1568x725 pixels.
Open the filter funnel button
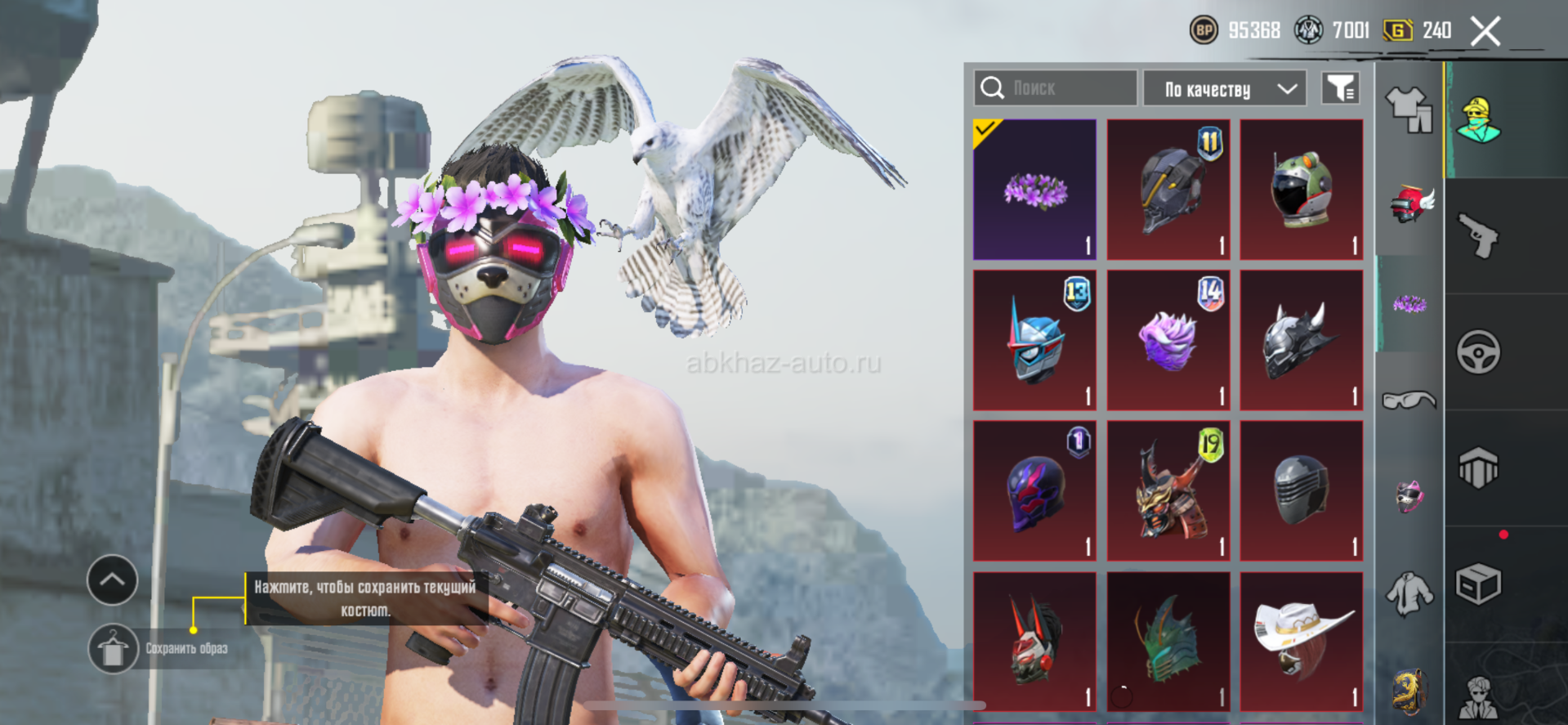[1340, 88]
